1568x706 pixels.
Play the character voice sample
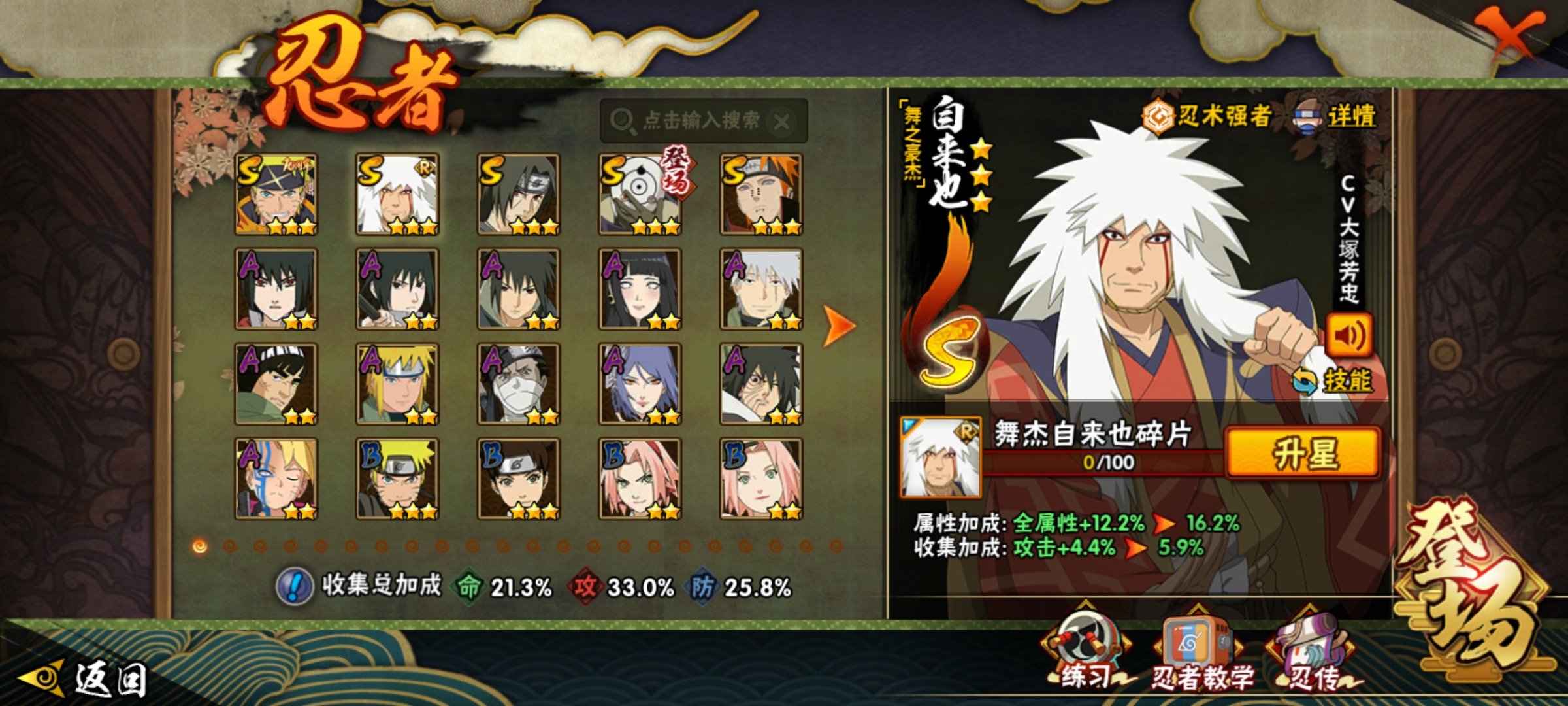[1349, 335]
